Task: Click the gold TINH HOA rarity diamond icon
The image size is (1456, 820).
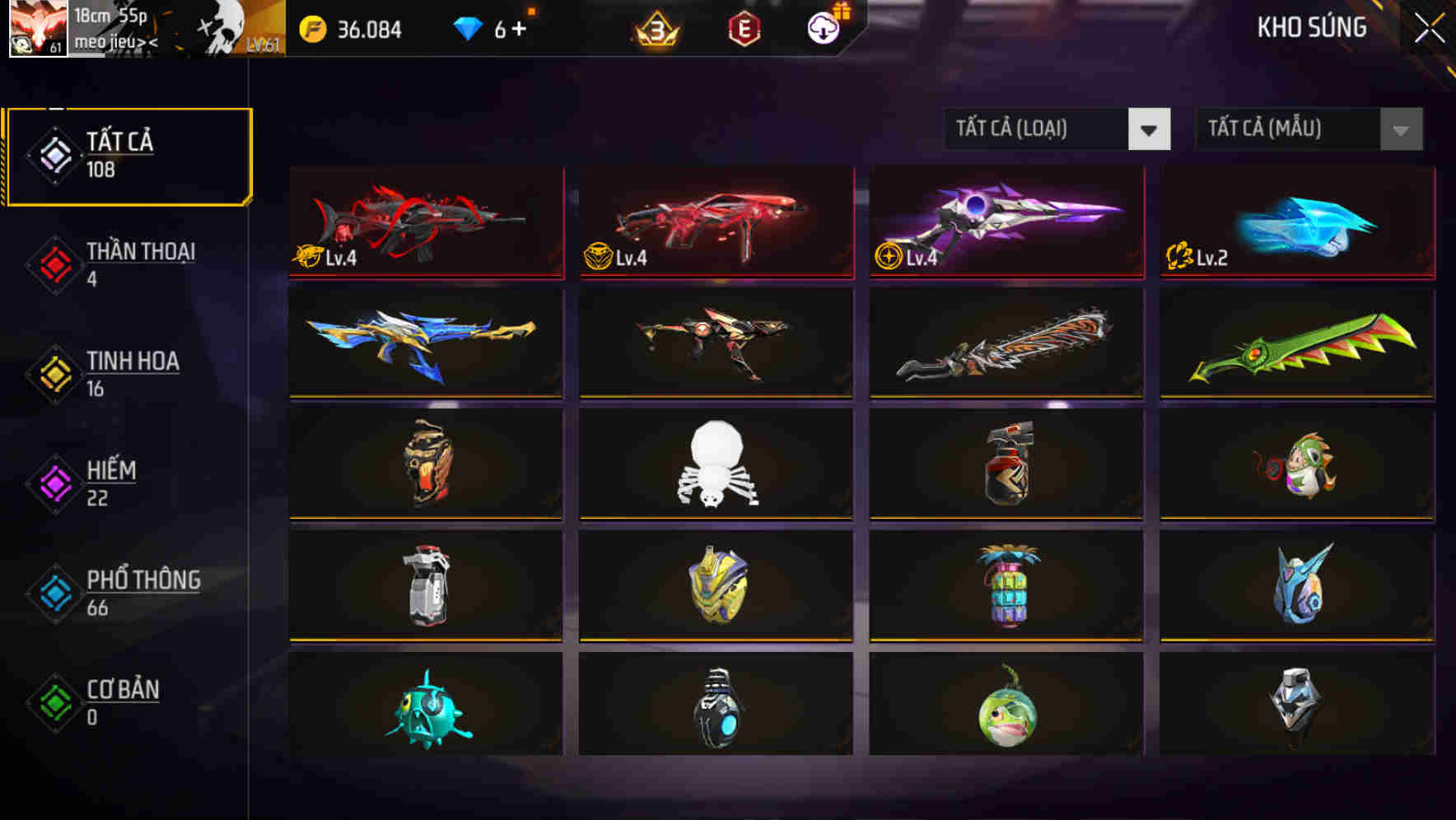Action: tap(54, 373)
